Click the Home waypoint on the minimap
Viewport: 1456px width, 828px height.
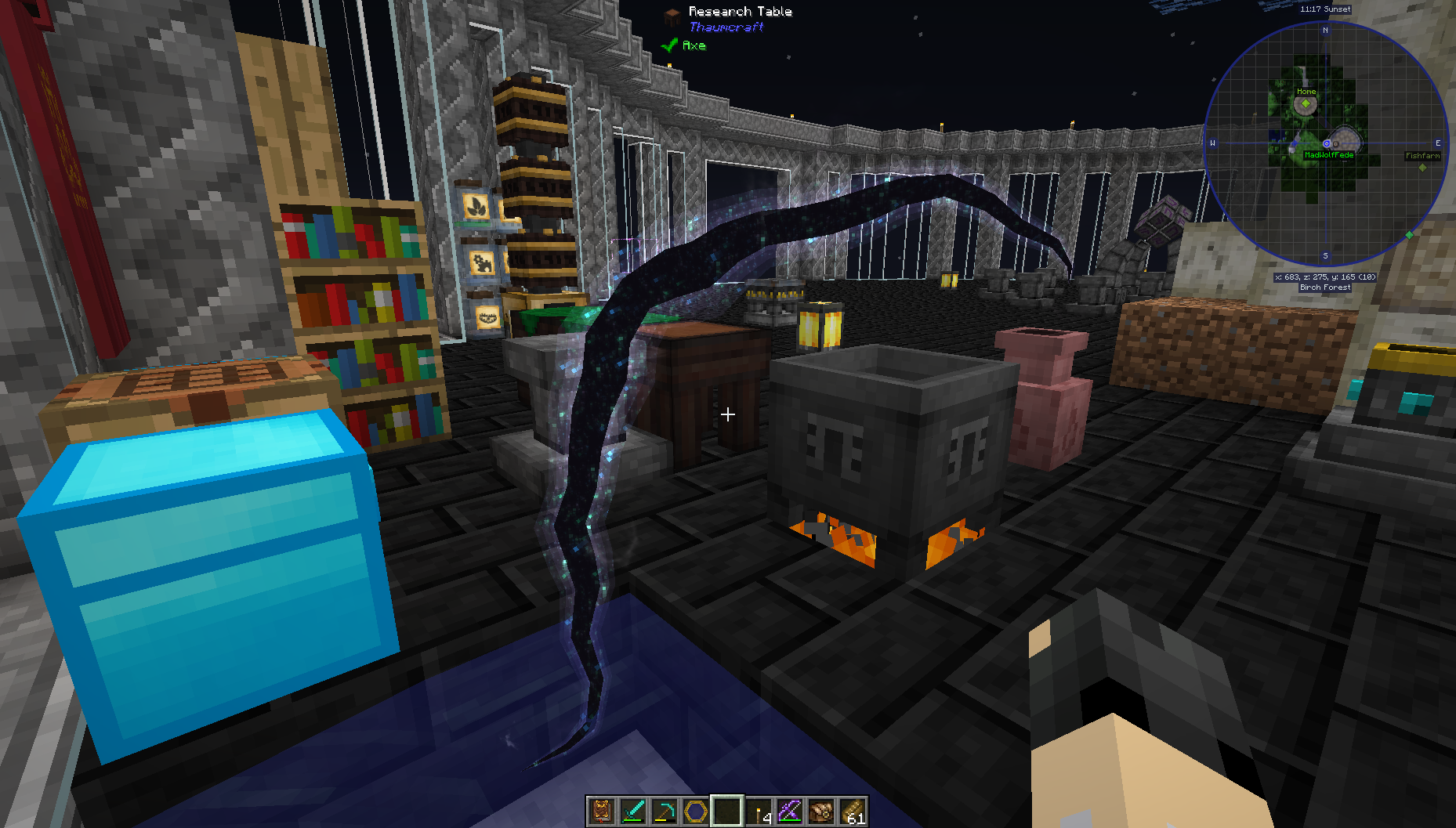(1306, 103)
